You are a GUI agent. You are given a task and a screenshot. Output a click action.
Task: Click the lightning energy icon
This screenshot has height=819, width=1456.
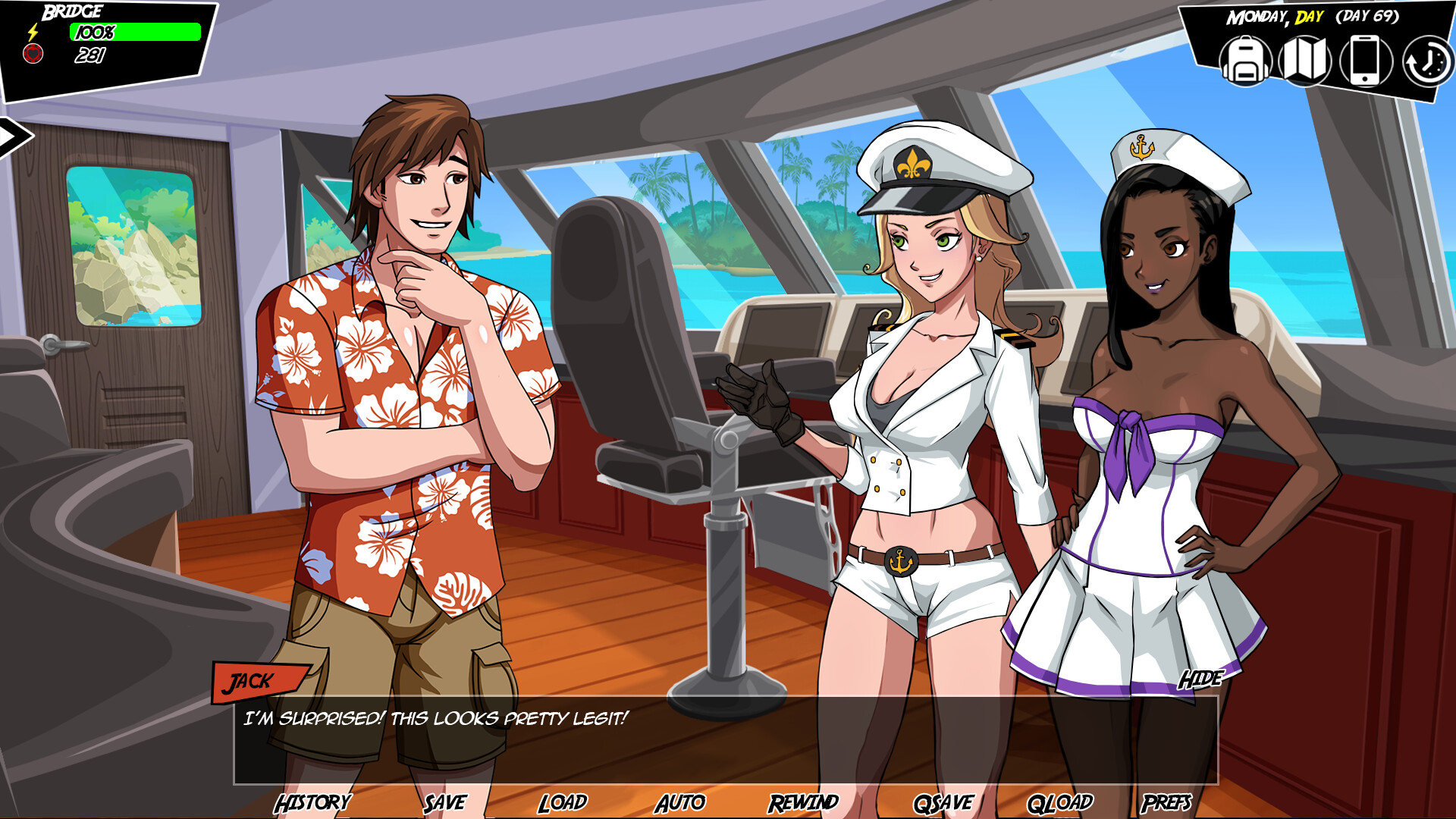pos(32,30)
